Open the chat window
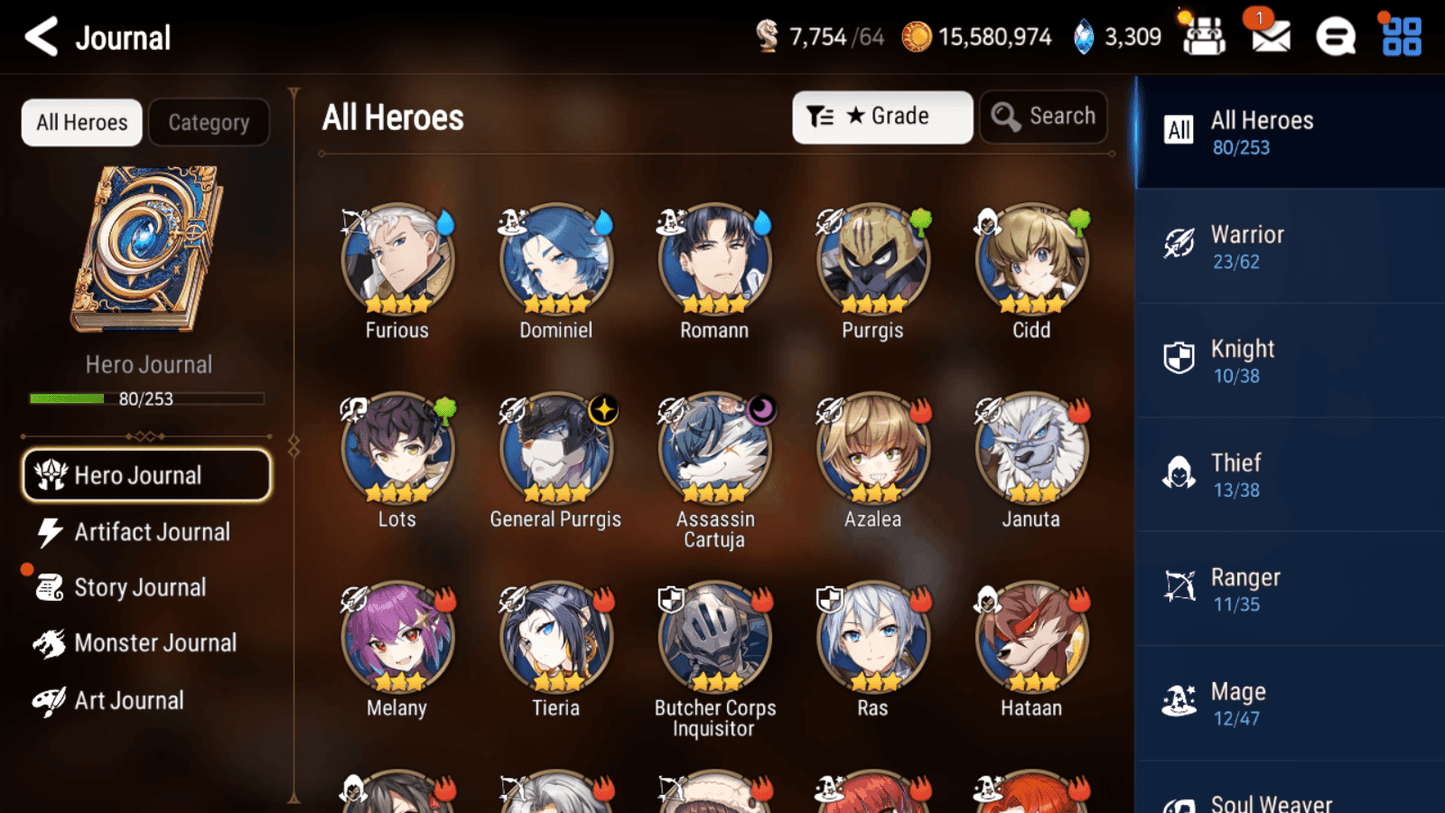Viewport: 1445px width, 813px height. tap(1335, 35)
